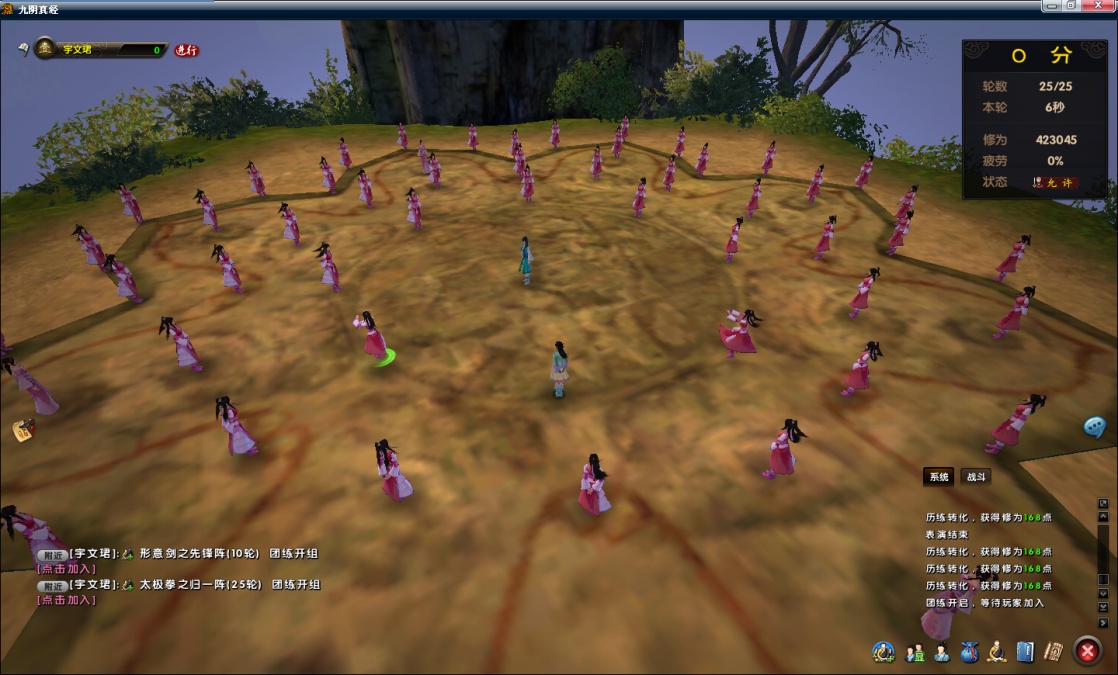Click the round gold emblem beside 宇文珺

[x=46, y=48]
